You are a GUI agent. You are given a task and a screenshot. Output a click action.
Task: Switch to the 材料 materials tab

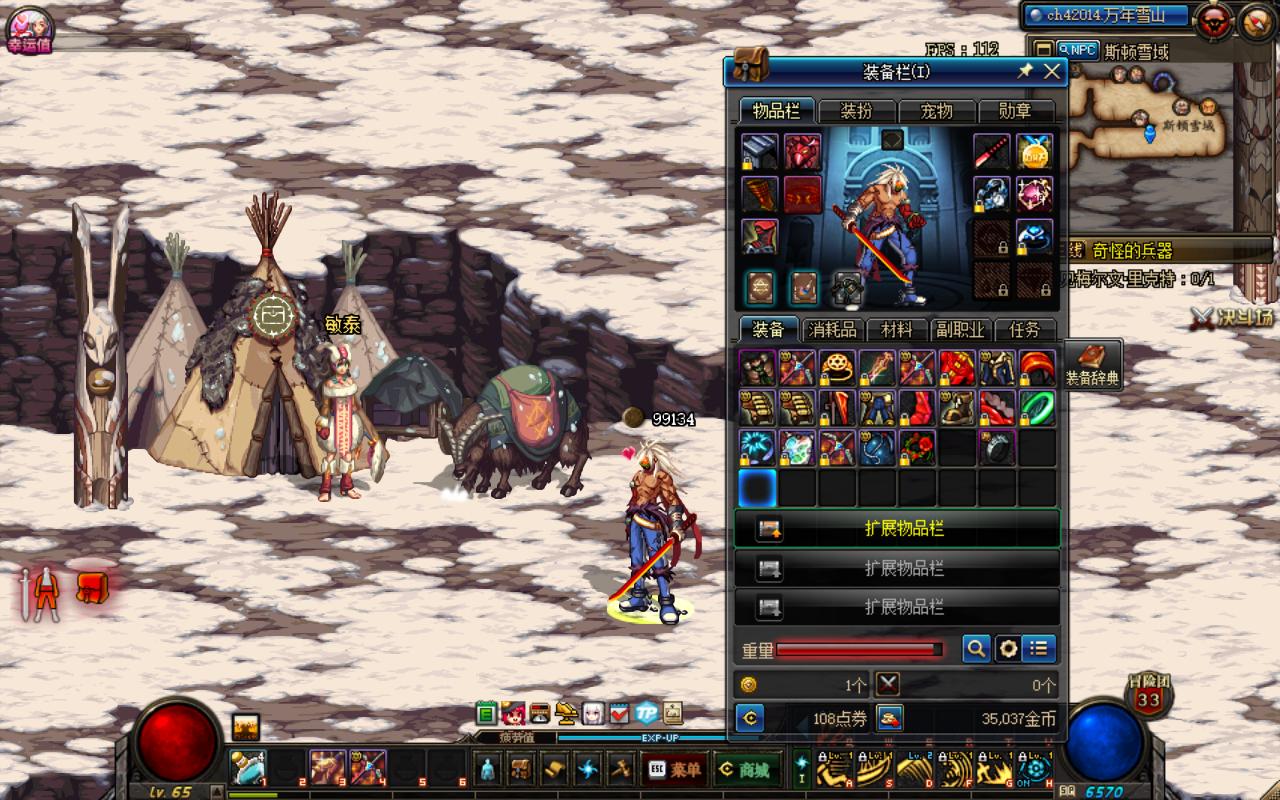click(896, 330)
